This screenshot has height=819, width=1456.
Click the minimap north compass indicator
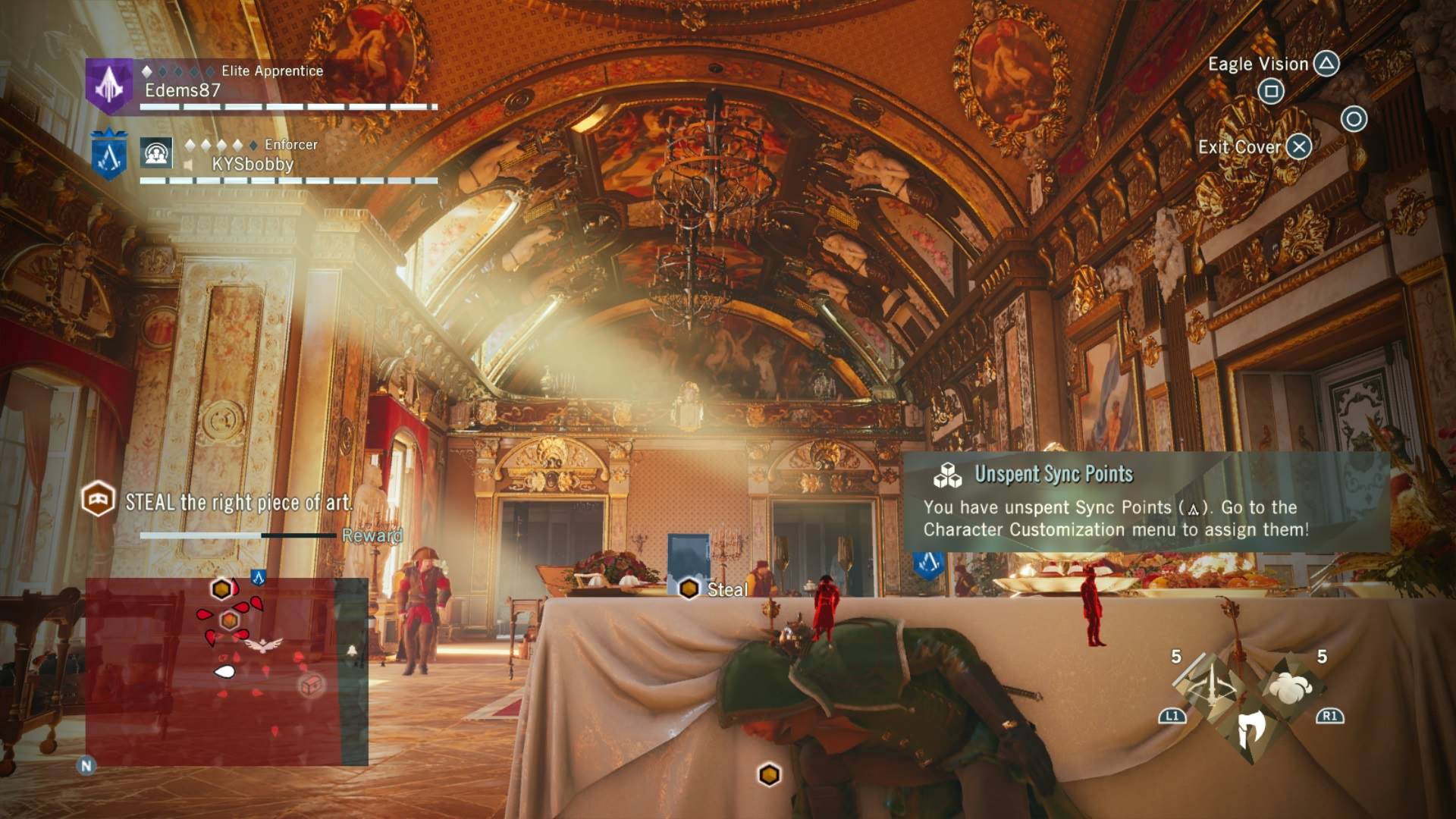[86, 766]
